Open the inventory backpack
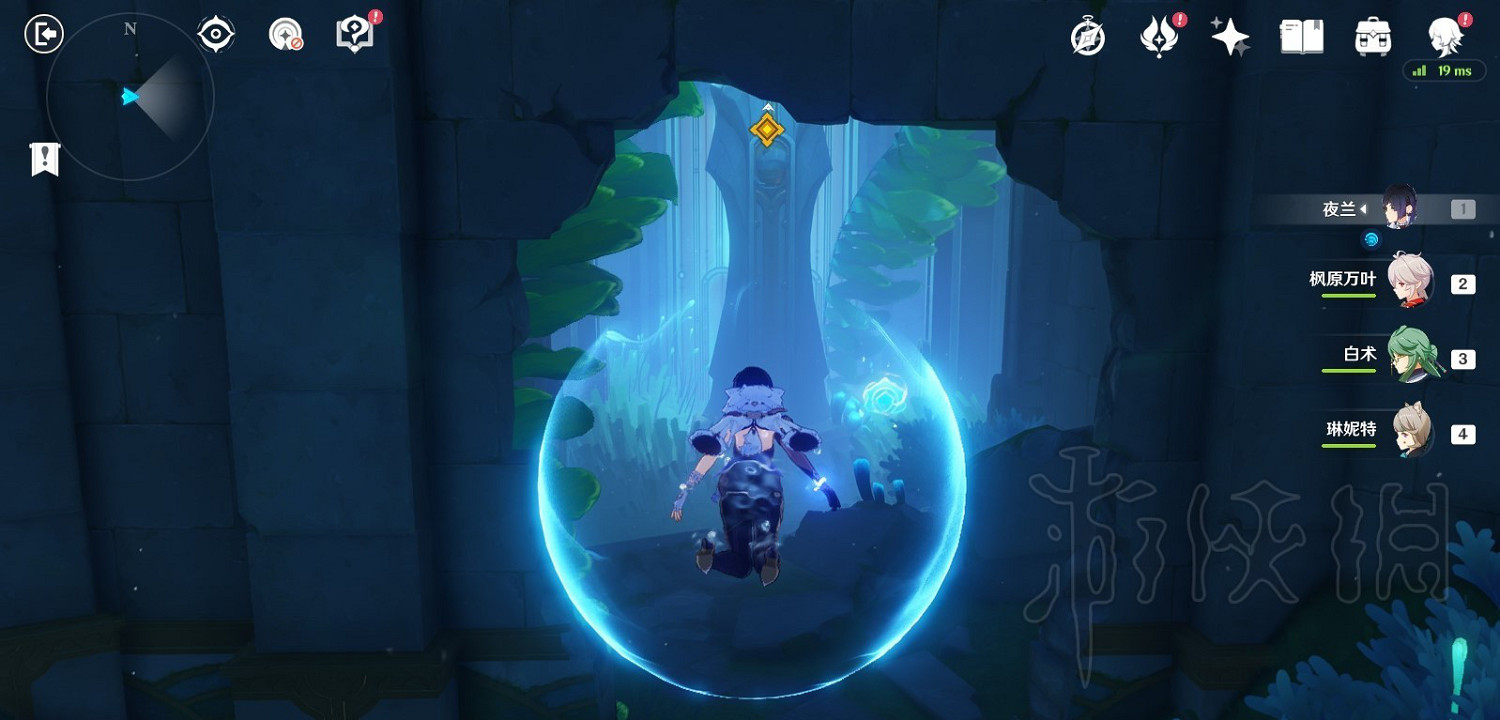The height and width of the screenshot is (720, 1500). click(x=1371, y=36)
